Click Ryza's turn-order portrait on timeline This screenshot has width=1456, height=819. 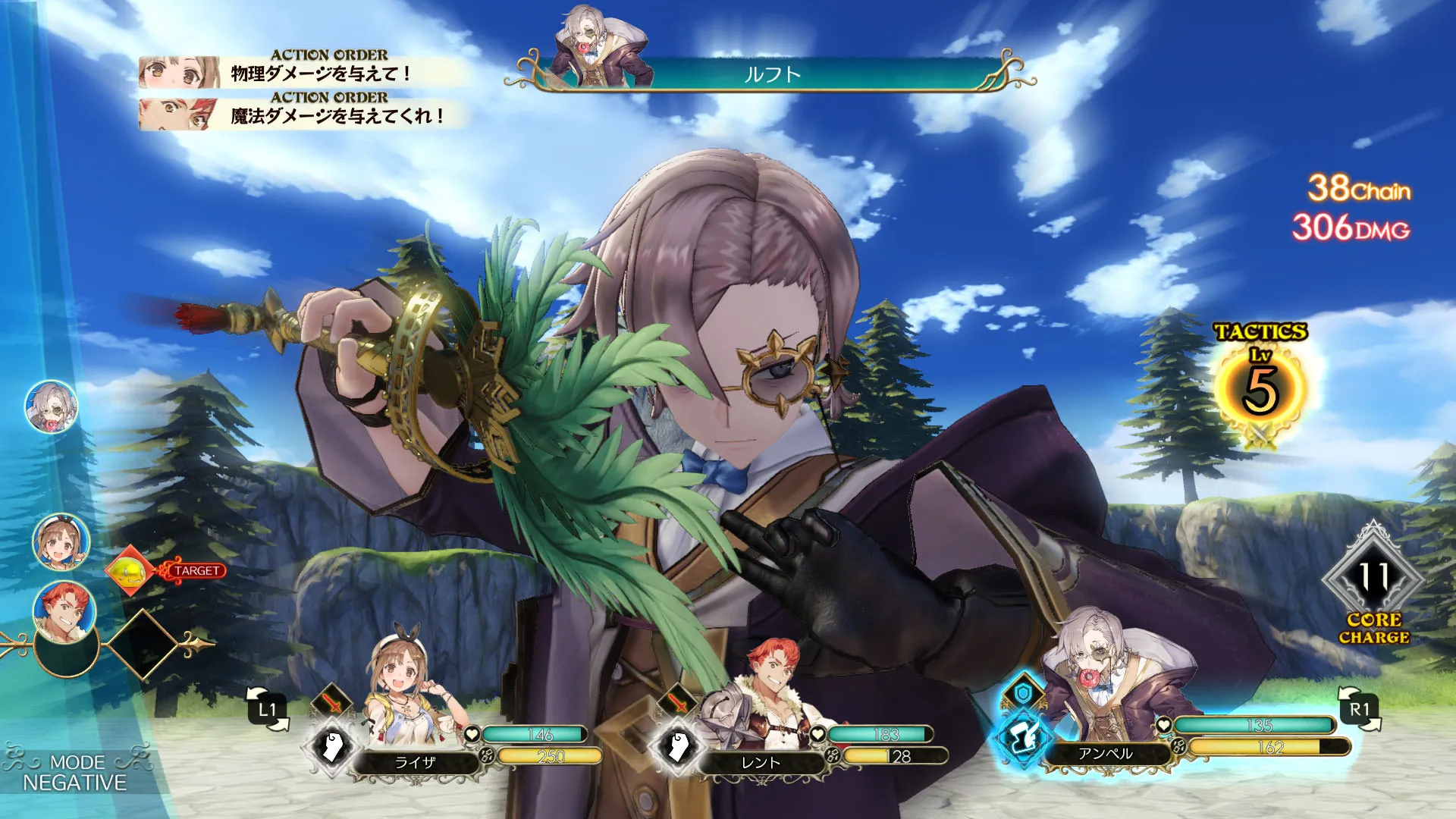coord(61,541)
